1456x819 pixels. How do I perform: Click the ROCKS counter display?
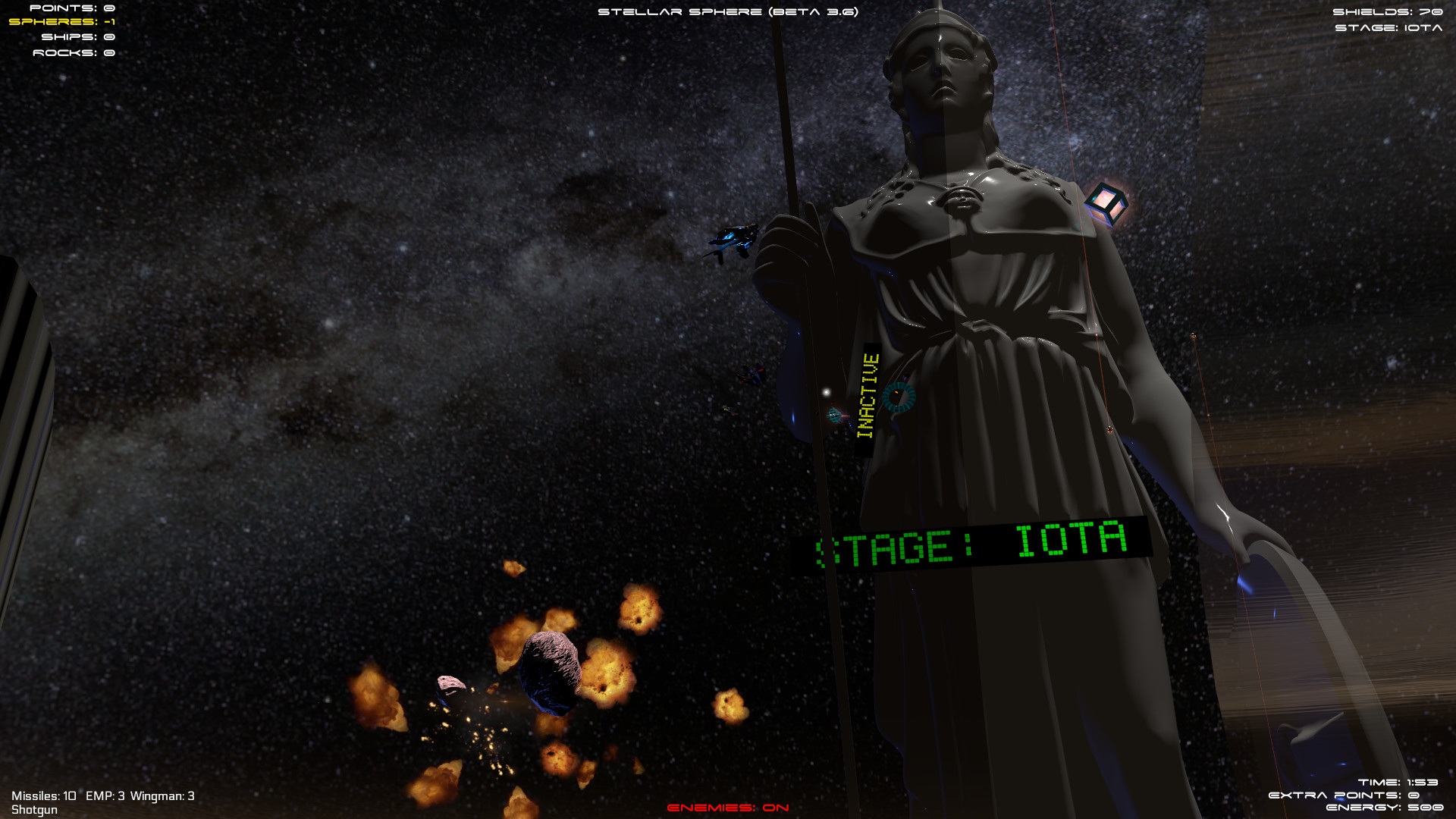(x=74, y=52)
